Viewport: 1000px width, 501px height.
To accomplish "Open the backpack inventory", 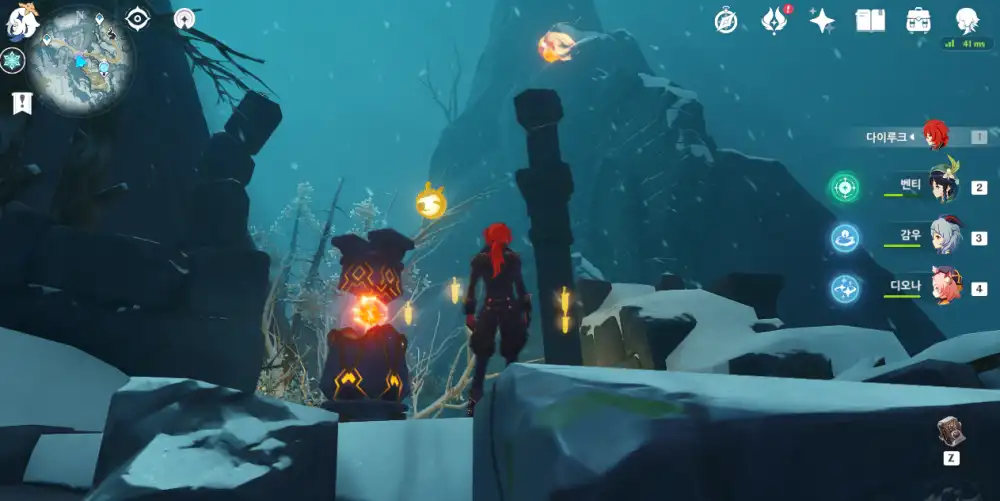I will click(918, 20).
